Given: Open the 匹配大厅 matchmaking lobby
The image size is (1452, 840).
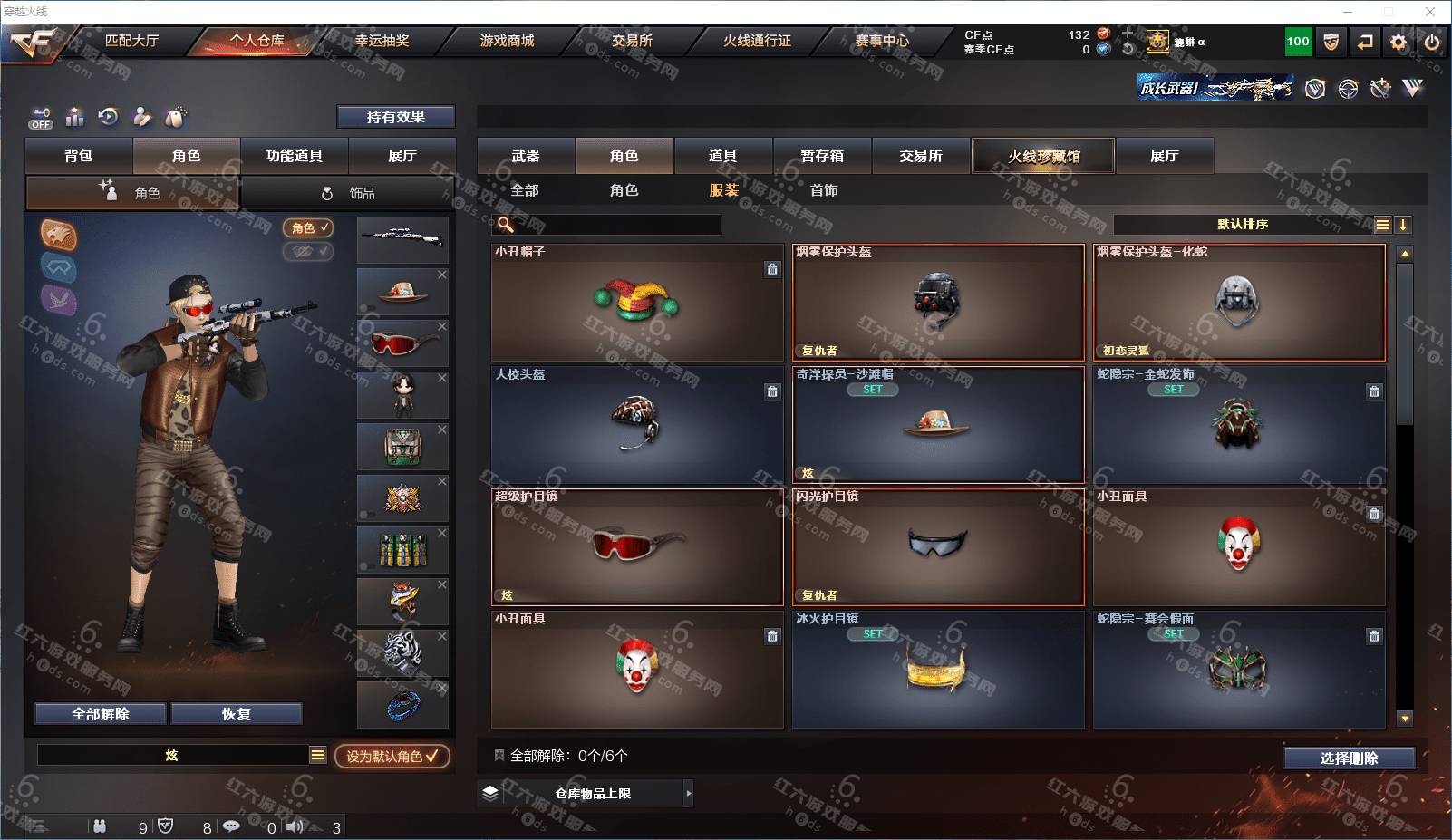Looking at the screenshot, I should pos(131,41).
